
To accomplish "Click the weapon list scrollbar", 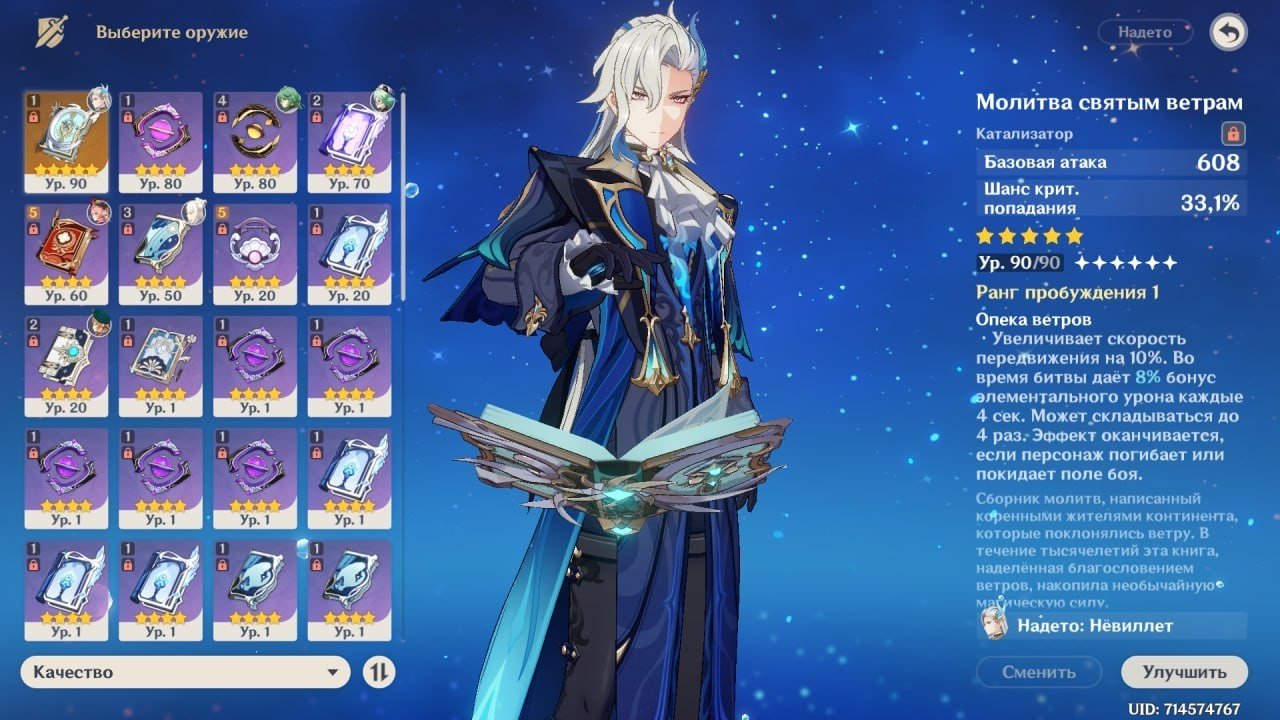I will pos(403,190).
